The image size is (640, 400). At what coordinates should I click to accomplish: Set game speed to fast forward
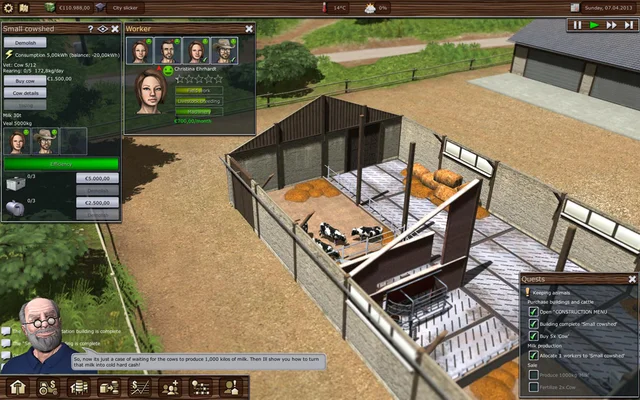pyautogui.click(x=613, y=25)
